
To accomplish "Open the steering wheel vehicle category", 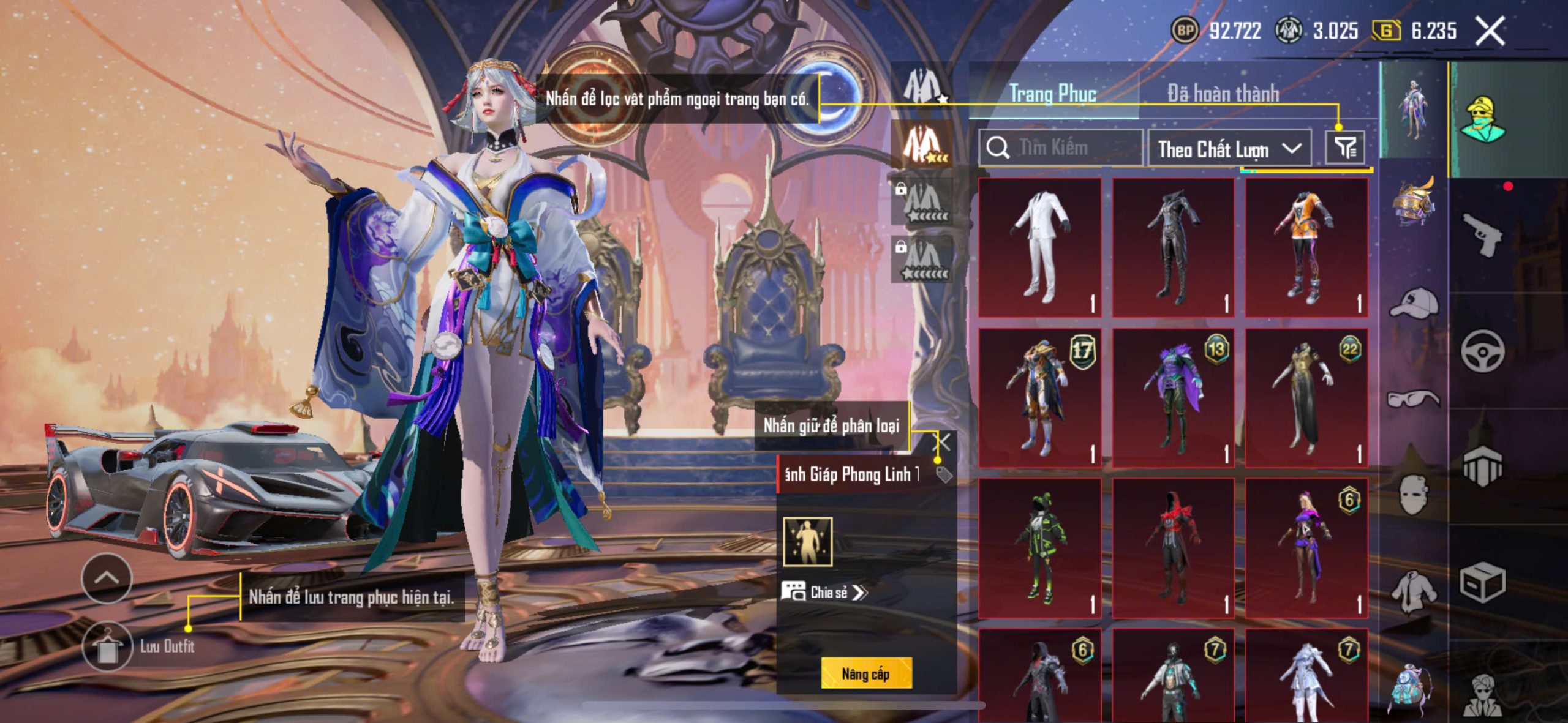I will 1482,351.
